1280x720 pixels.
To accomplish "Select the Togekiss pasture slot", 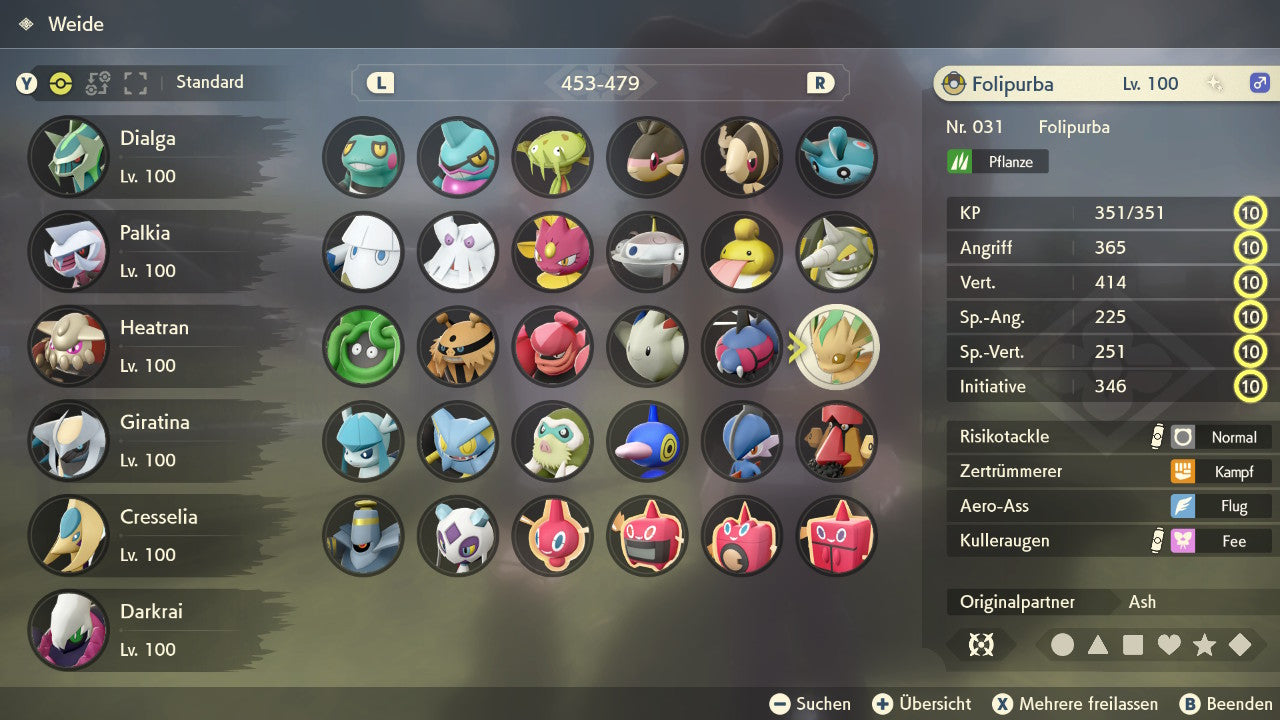I will click(x=647, y=346).
